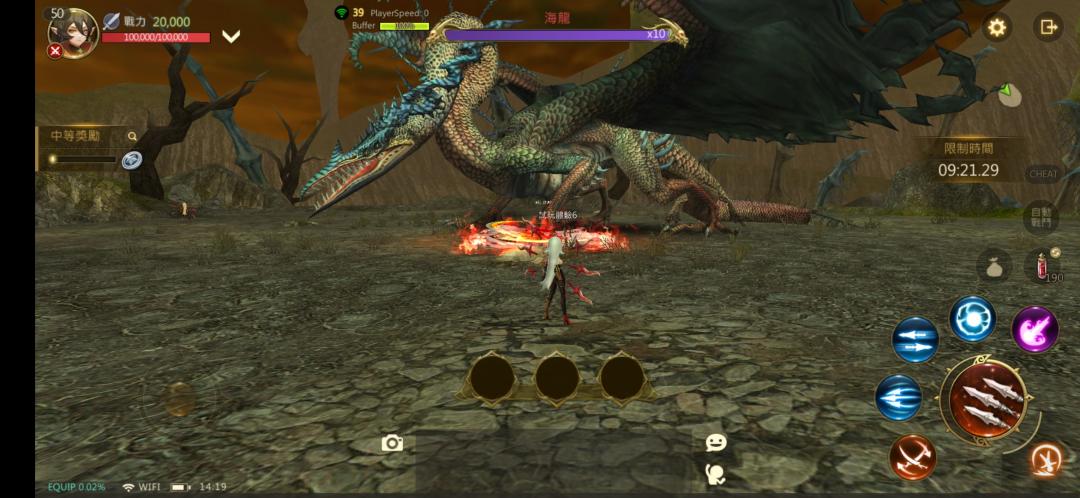This screenshot has height=498, width=1080.
Task: Tap the CHEAT button
Action: coord(1042,174)
